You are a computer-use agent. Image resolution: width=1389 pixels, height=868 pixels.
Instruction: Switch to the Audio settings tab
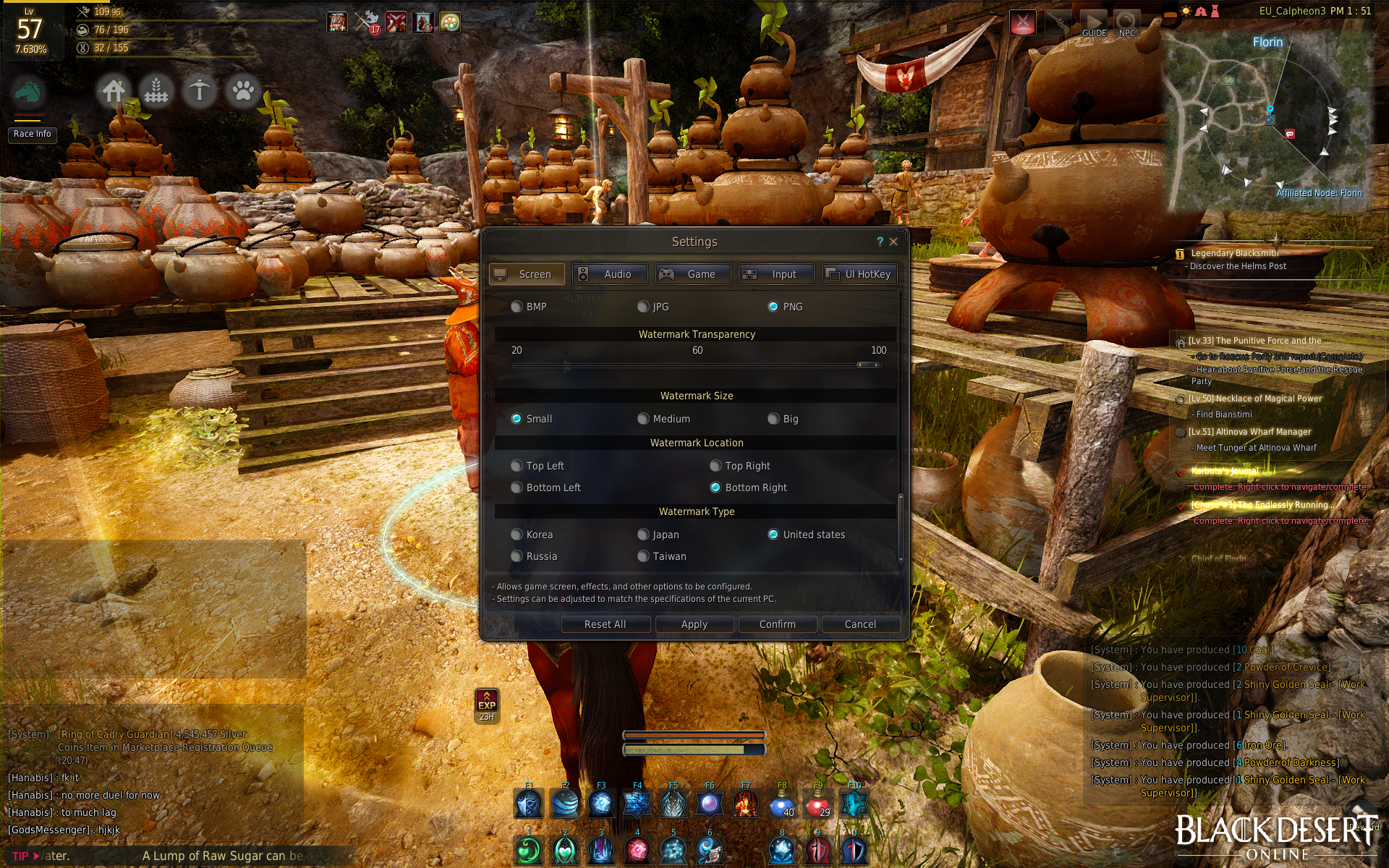tap(609, 274)
